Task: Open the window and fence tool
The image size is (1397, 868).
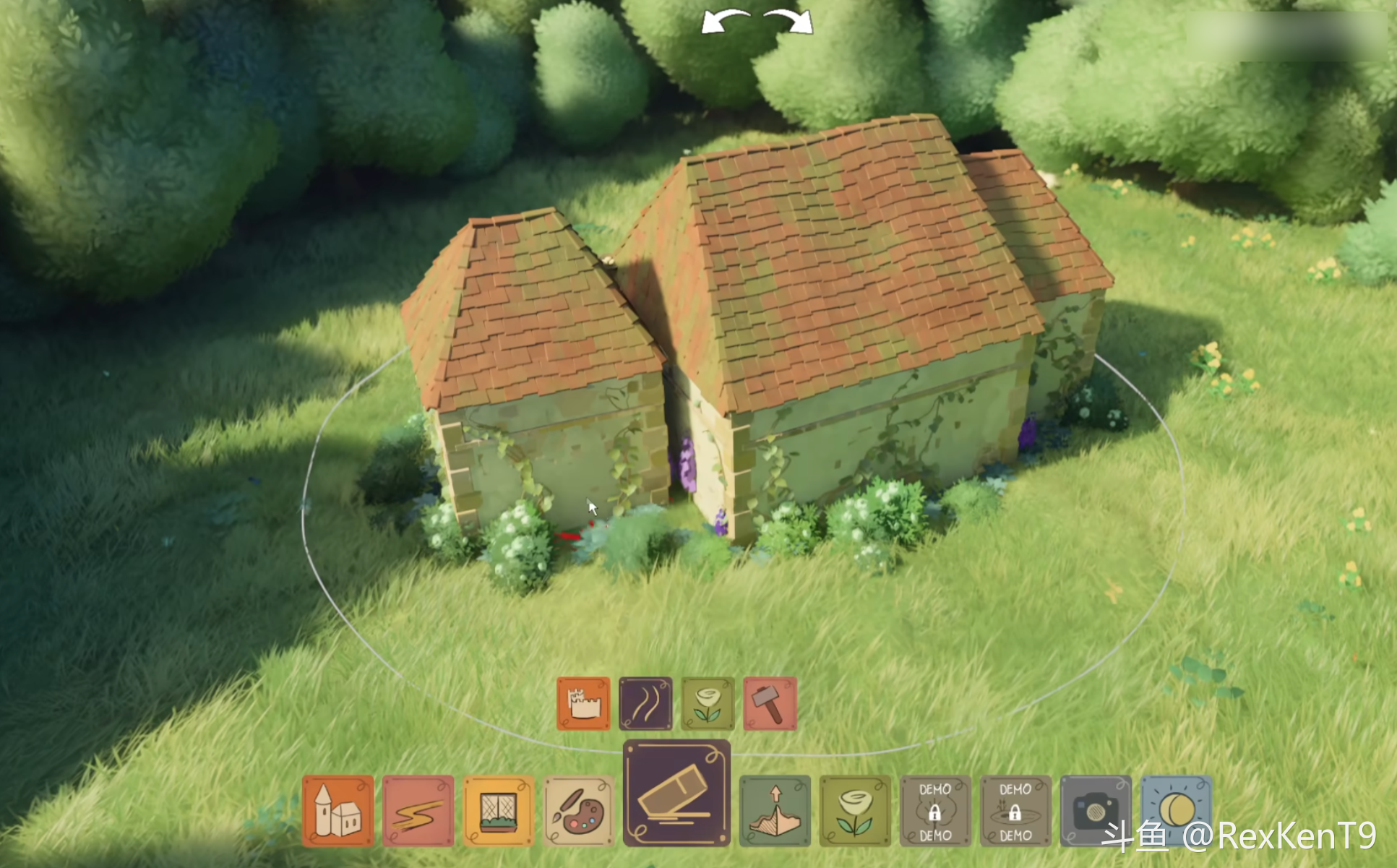Action: coord(498,810)
